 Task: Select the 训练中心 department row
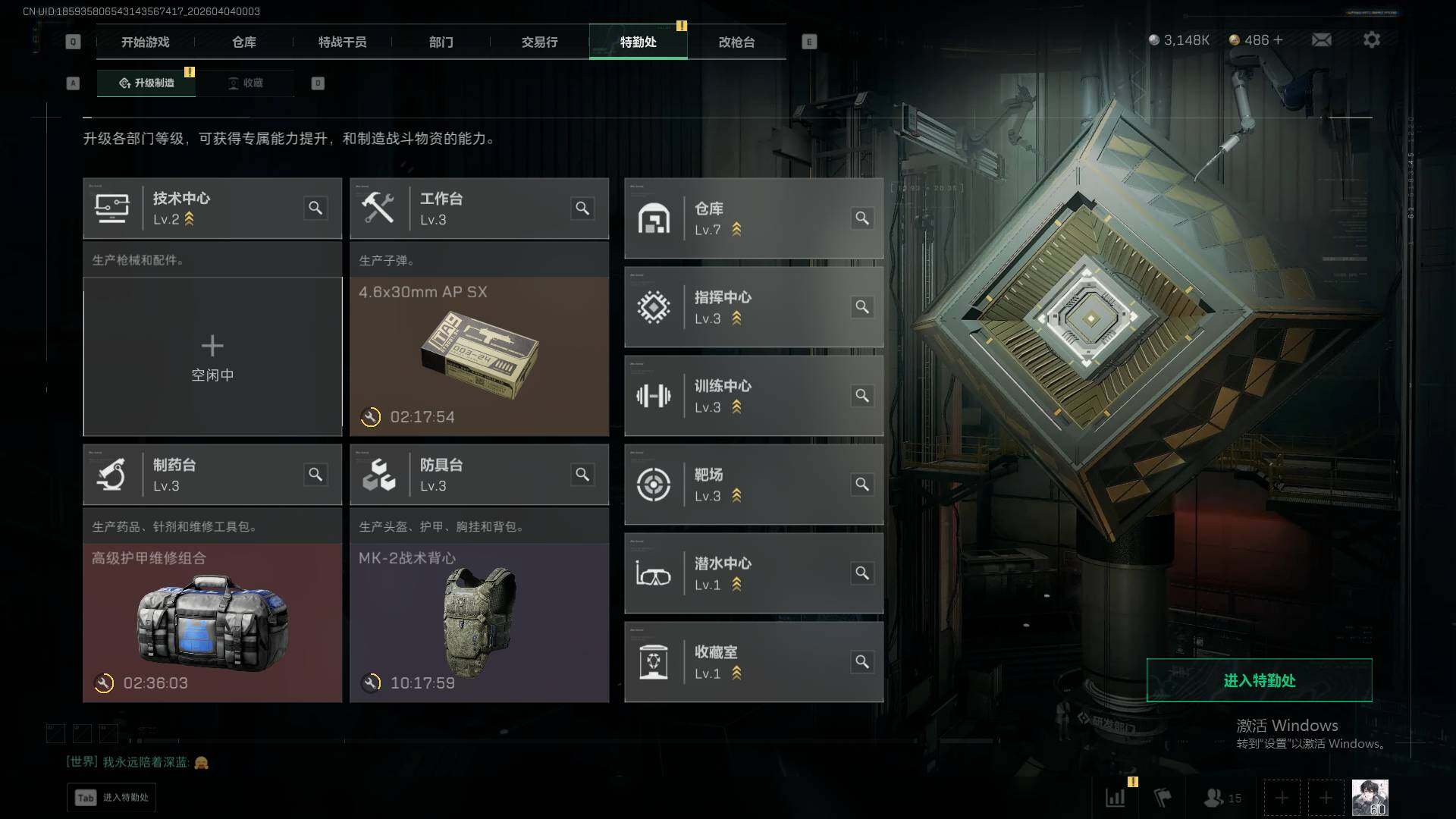tap(753, 396)
